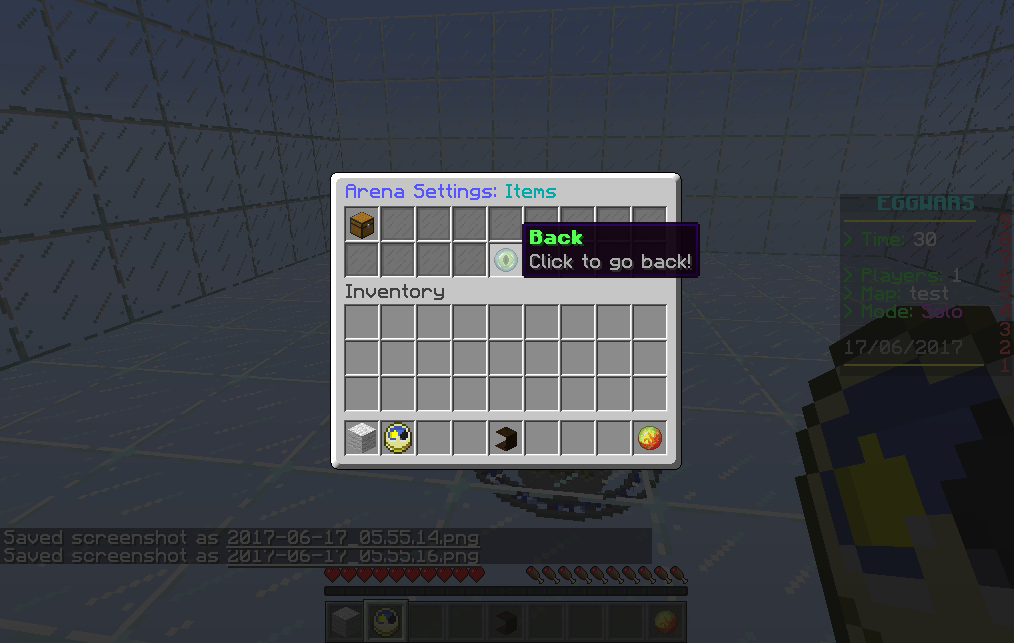Select the chest item in Arena Settings
The width and height of the screenshot is (1014, 643).
tap(362, 225)
